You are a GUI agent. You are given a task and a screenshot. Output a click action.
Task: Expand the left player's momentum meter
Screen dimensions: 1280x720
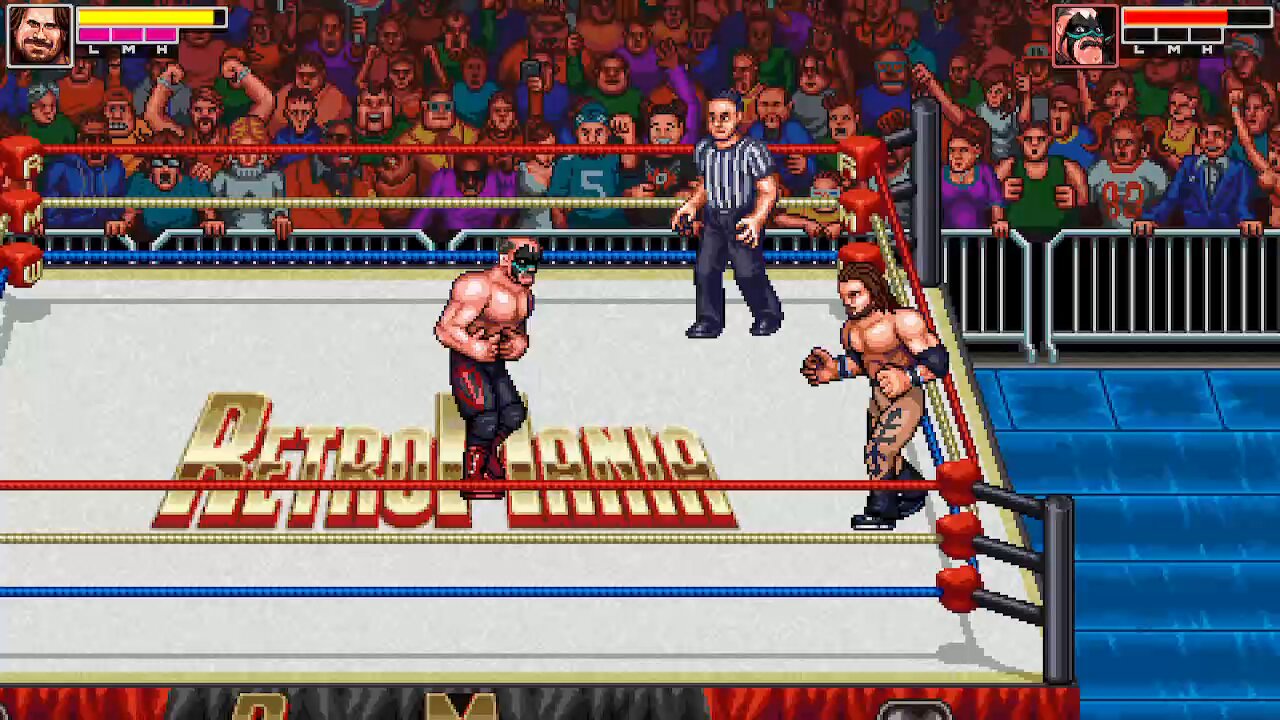(126, 35)
